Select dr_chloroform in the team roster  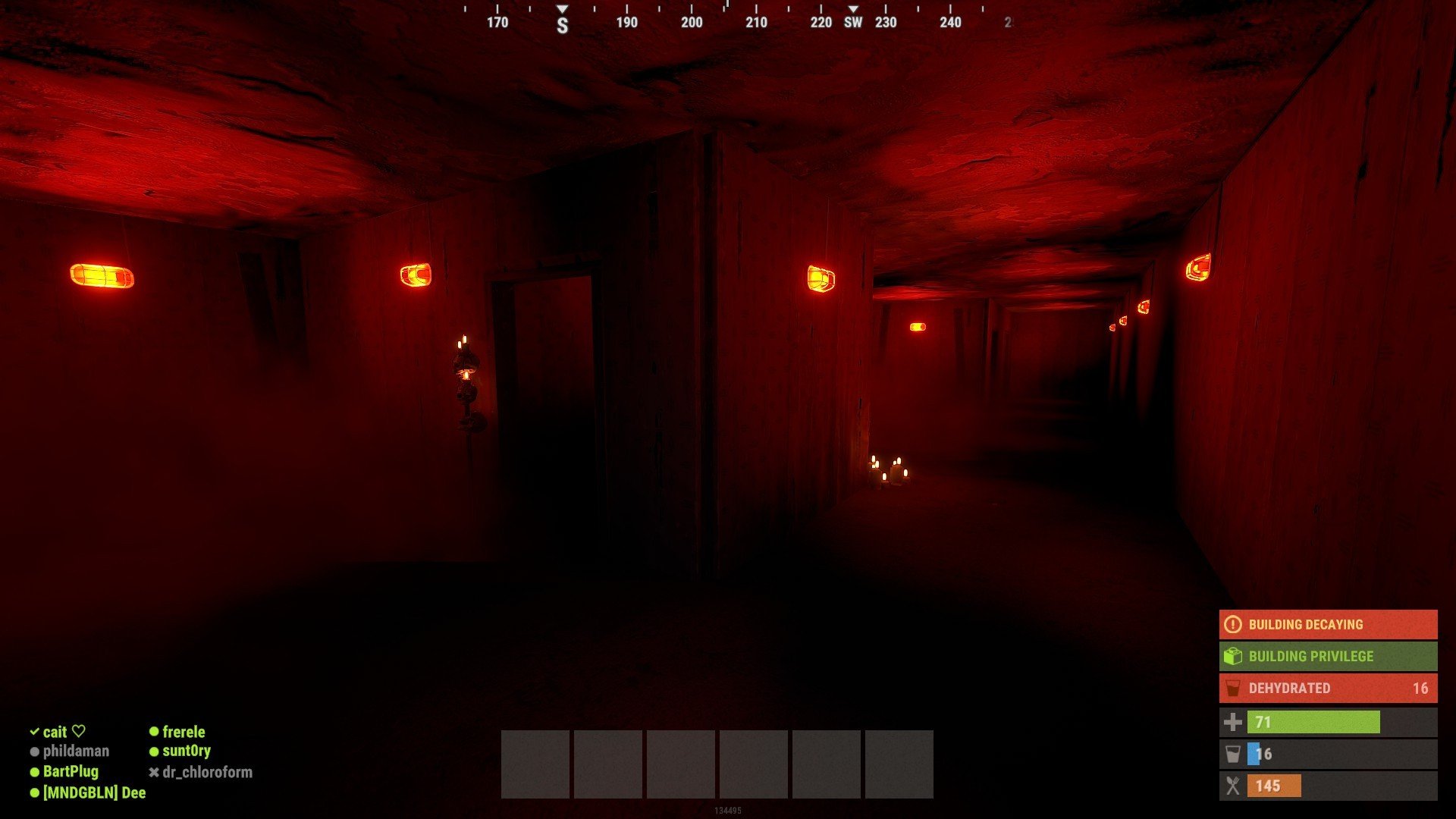coord(206,773)
